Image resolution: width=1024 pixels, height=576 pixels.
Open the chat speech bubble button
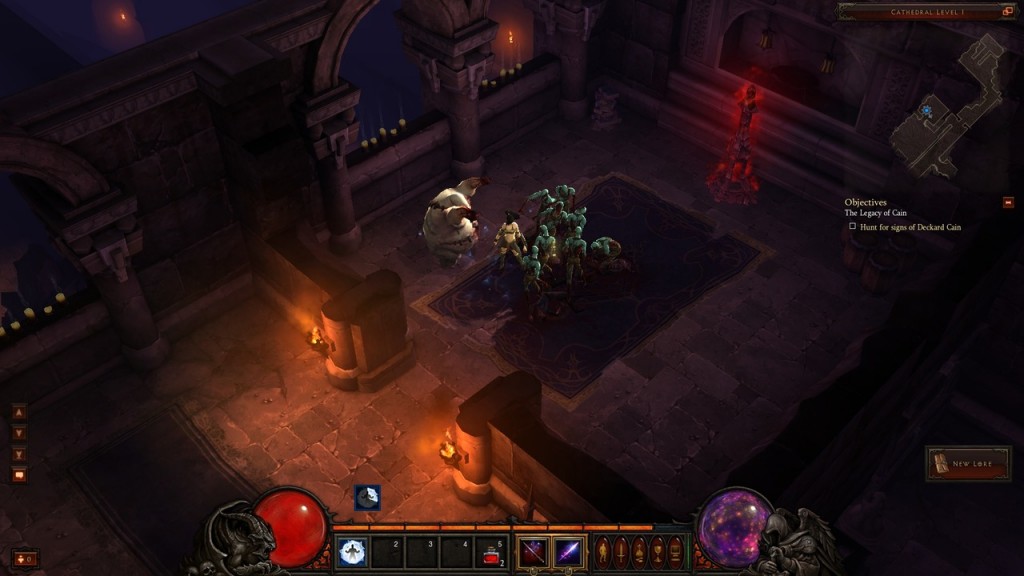click(x=19, y=475)
